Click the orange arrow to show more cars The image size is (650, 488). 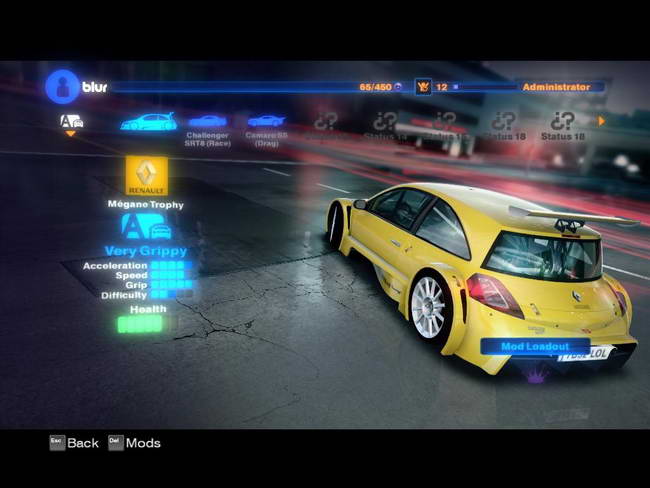coord(602,121)
